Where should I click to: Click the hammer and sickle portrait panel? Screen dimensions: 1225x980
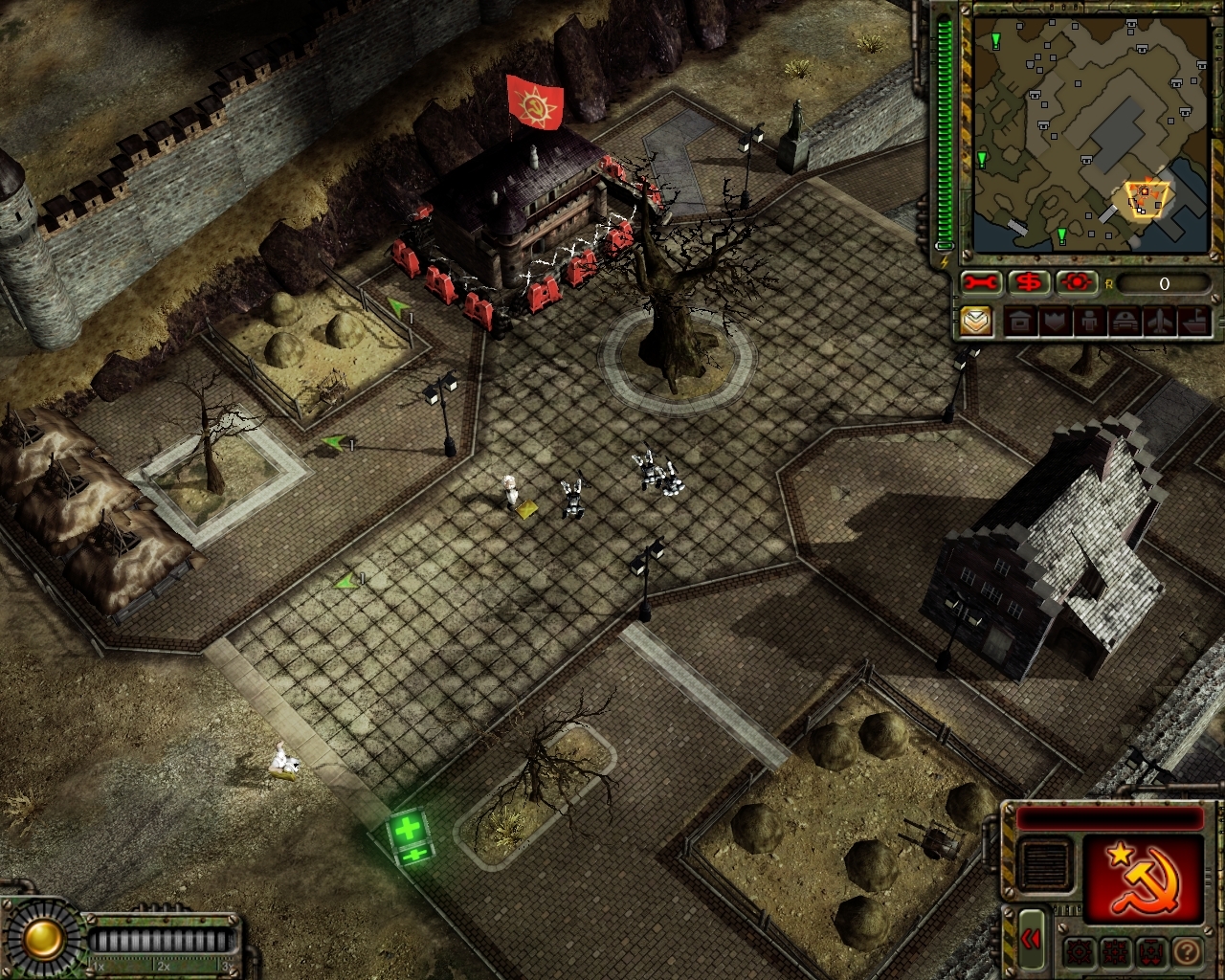coord(1143,878)
